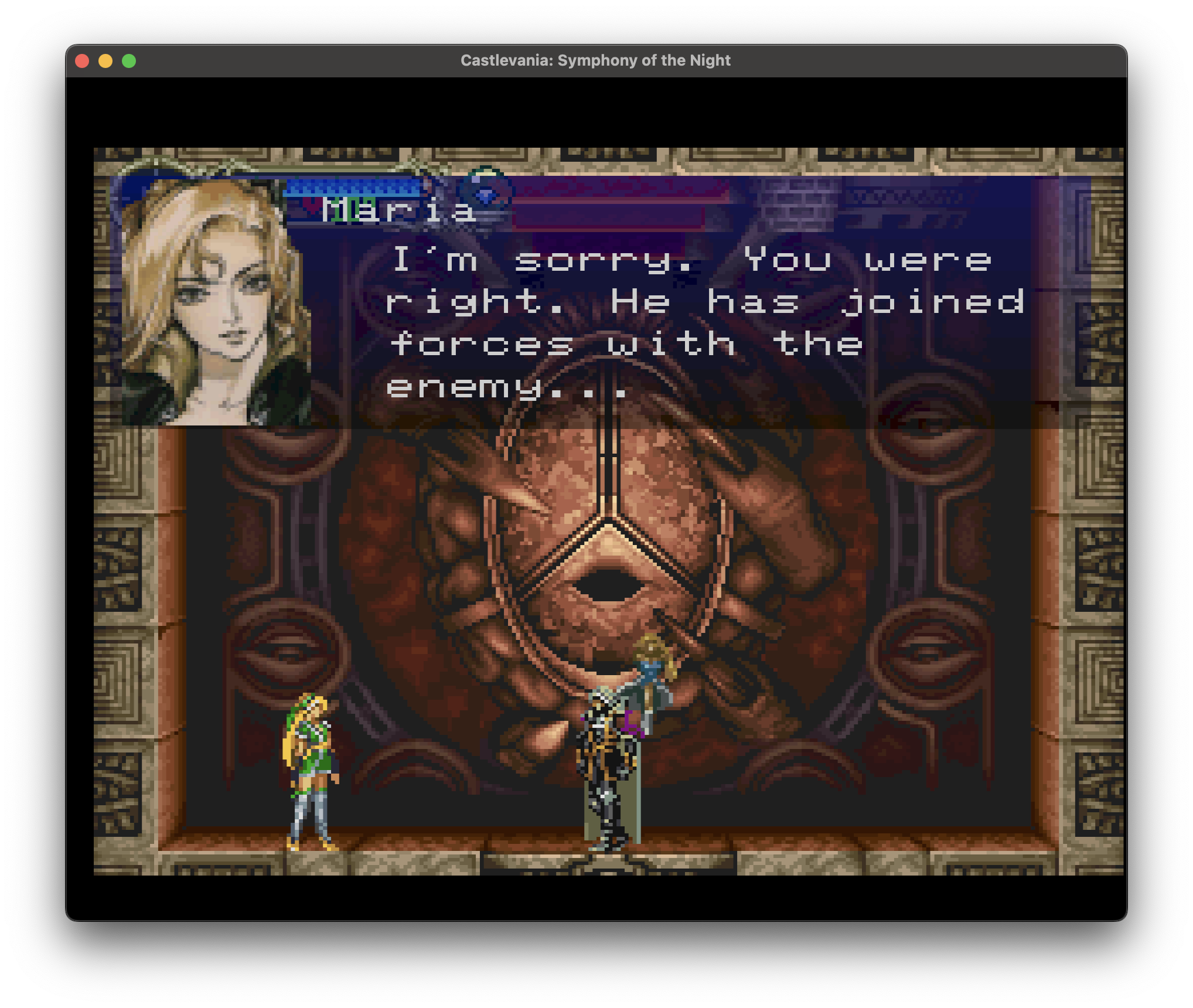Image resolution: width=1193 pixels, height=1008 pixels.
Task: Close the Castlevania game window
Action: coord(83,61)
